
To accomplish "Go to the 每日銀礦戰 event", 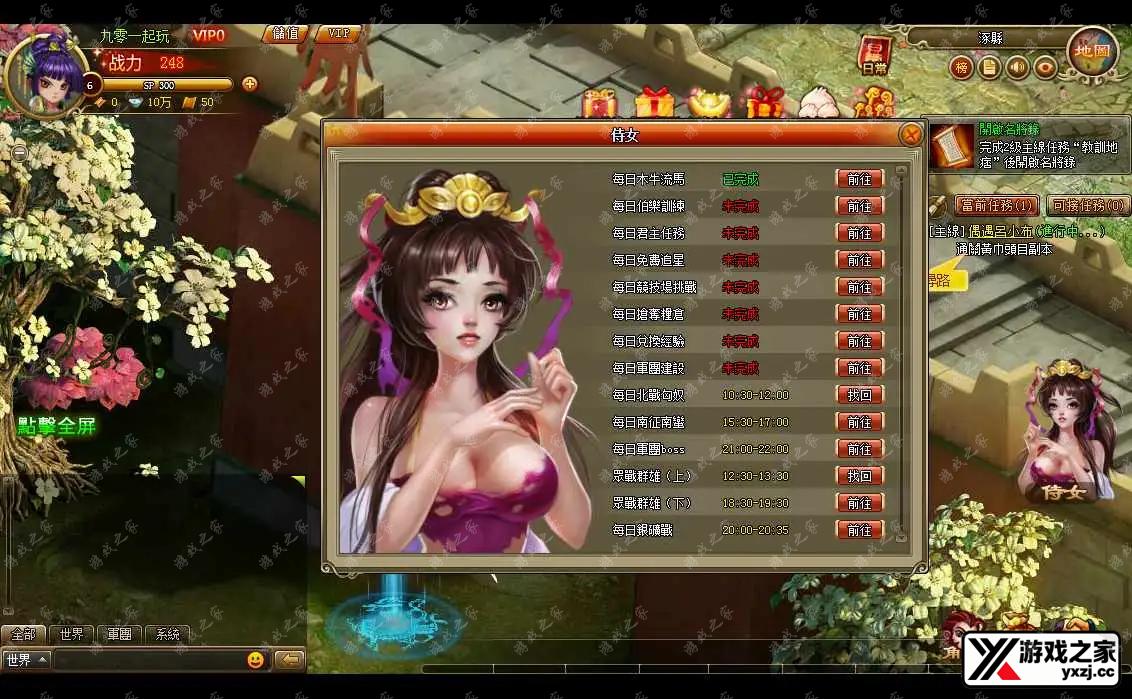I will coord(859,530).
